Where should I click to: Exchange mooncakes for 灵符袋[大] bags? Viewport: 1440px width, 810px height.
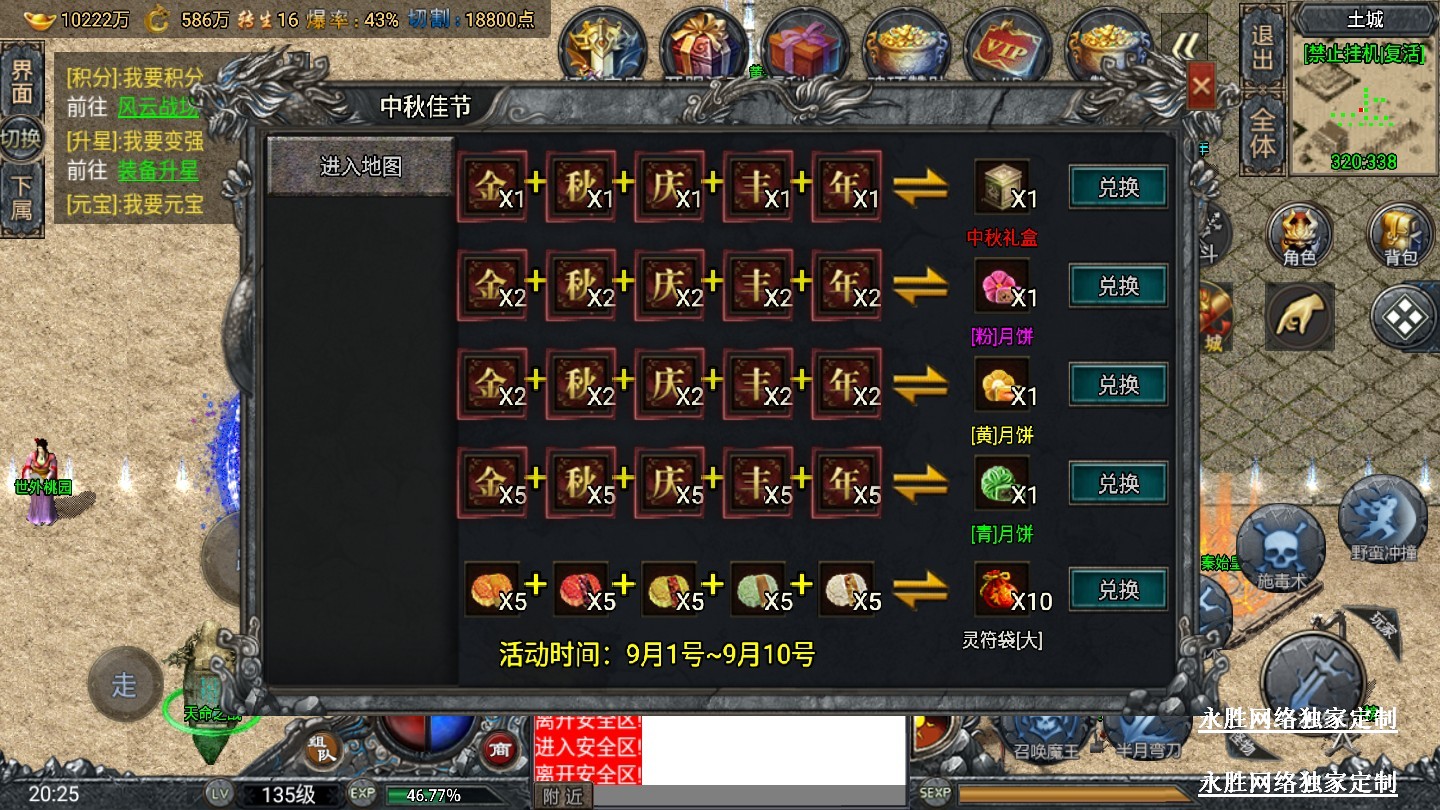tap(1118, 590)
